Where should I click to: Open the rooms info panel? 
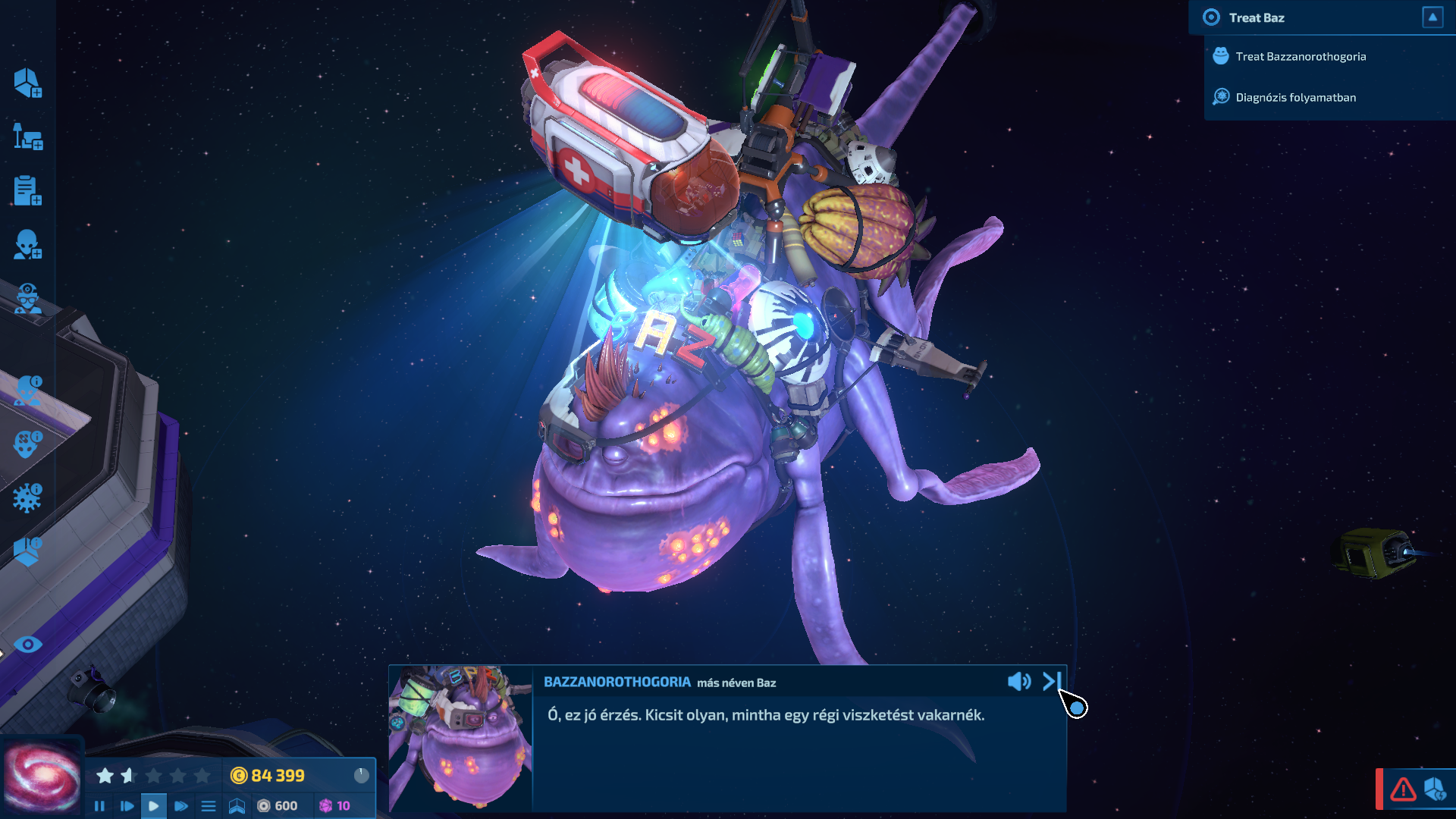point(27,552)
